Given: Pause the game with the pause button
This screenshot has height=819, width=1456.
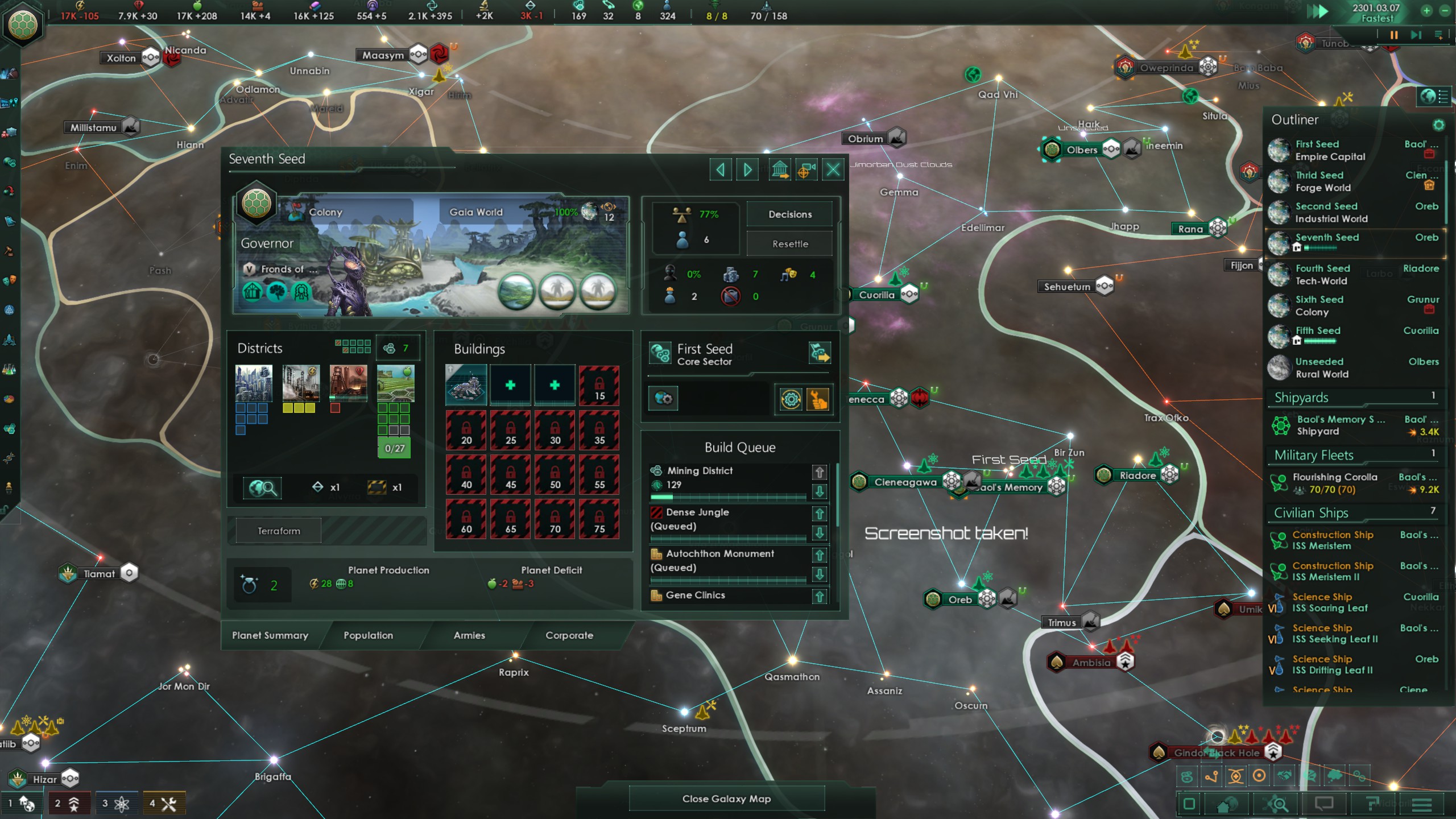Looking at the screenshot, I should 1394,35.
